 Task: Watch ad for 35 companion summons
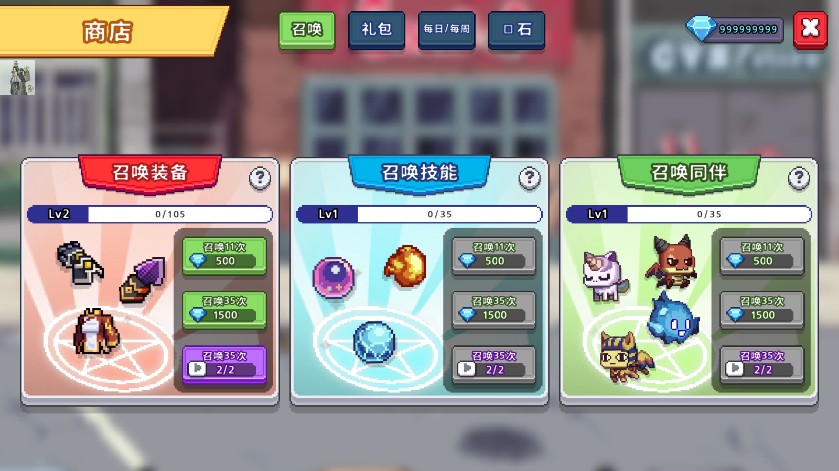(x=762, y=363)
